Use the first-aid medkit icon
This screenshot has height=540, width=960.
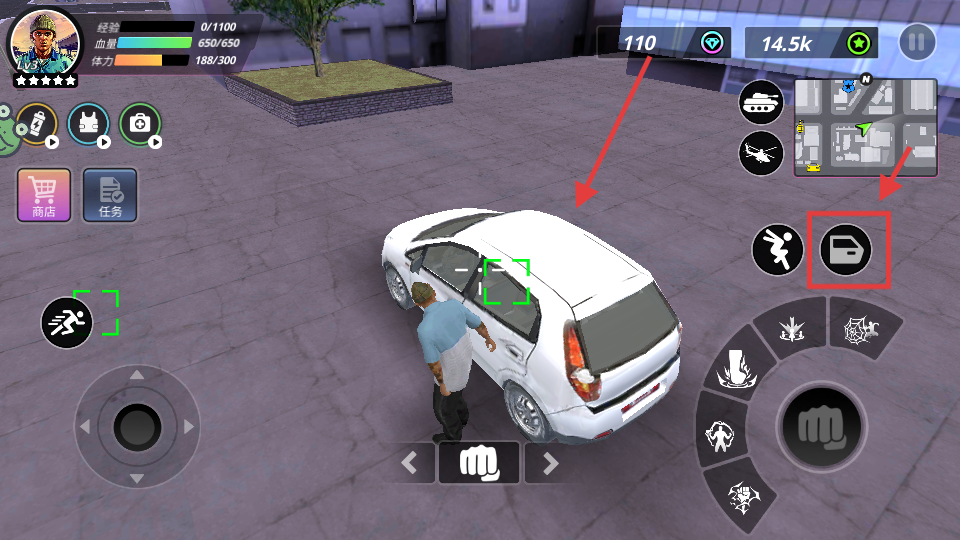coord(140,124)
